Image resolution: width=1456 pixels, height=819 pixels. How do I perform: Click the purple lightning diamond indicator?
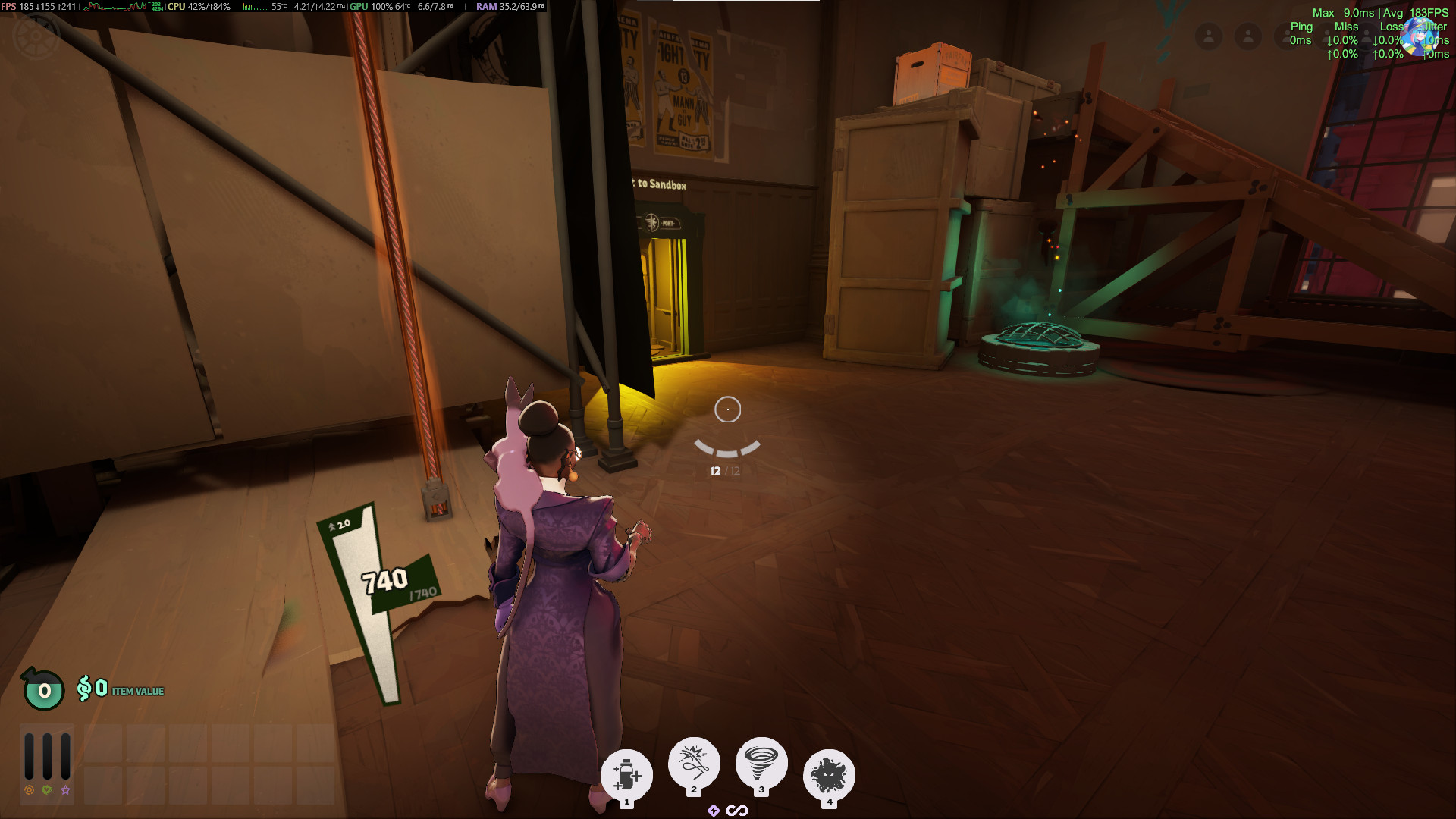click(713, 811)
